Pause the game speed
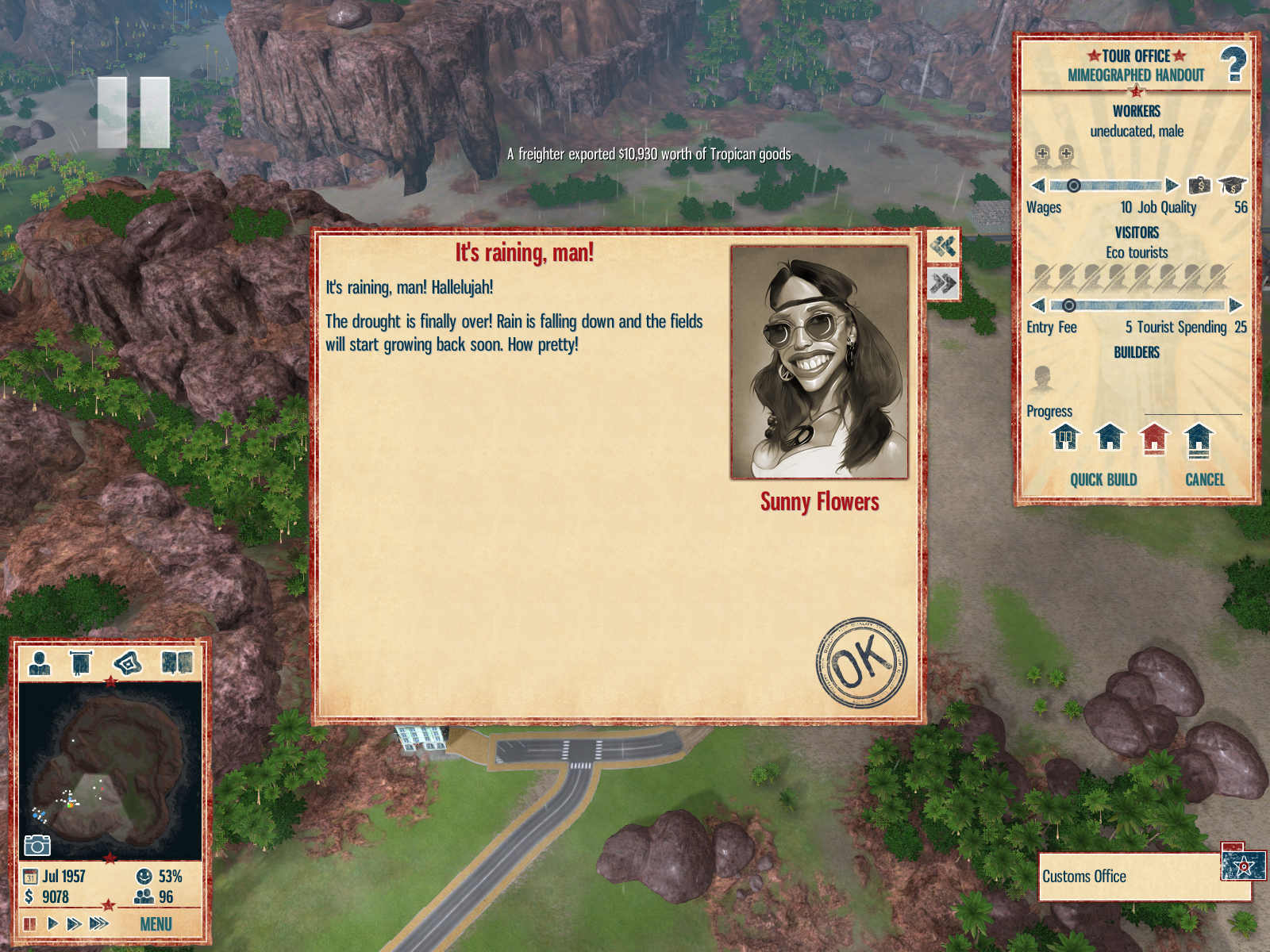The height and width of the screenshot is (952, 1270). click(30, 923)
